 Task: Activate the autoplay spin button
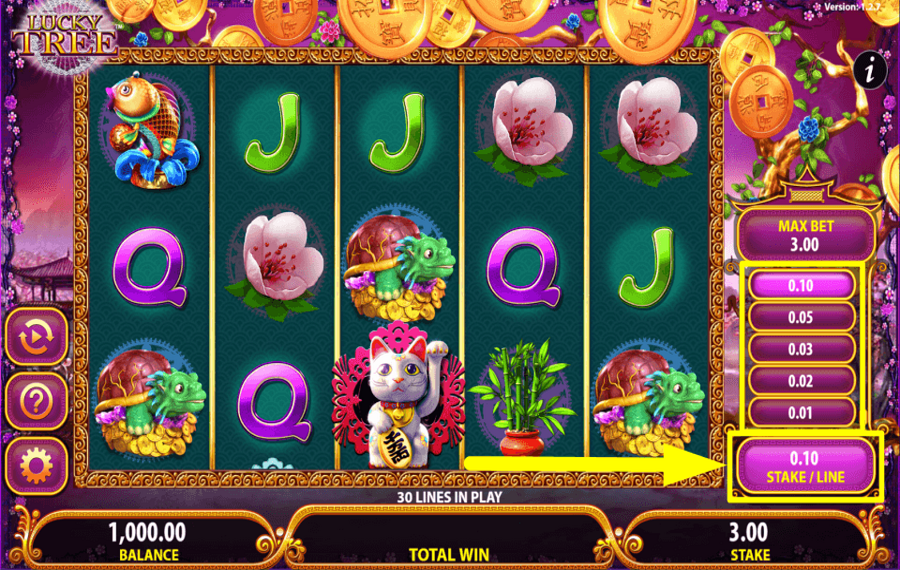coord(37,337)
